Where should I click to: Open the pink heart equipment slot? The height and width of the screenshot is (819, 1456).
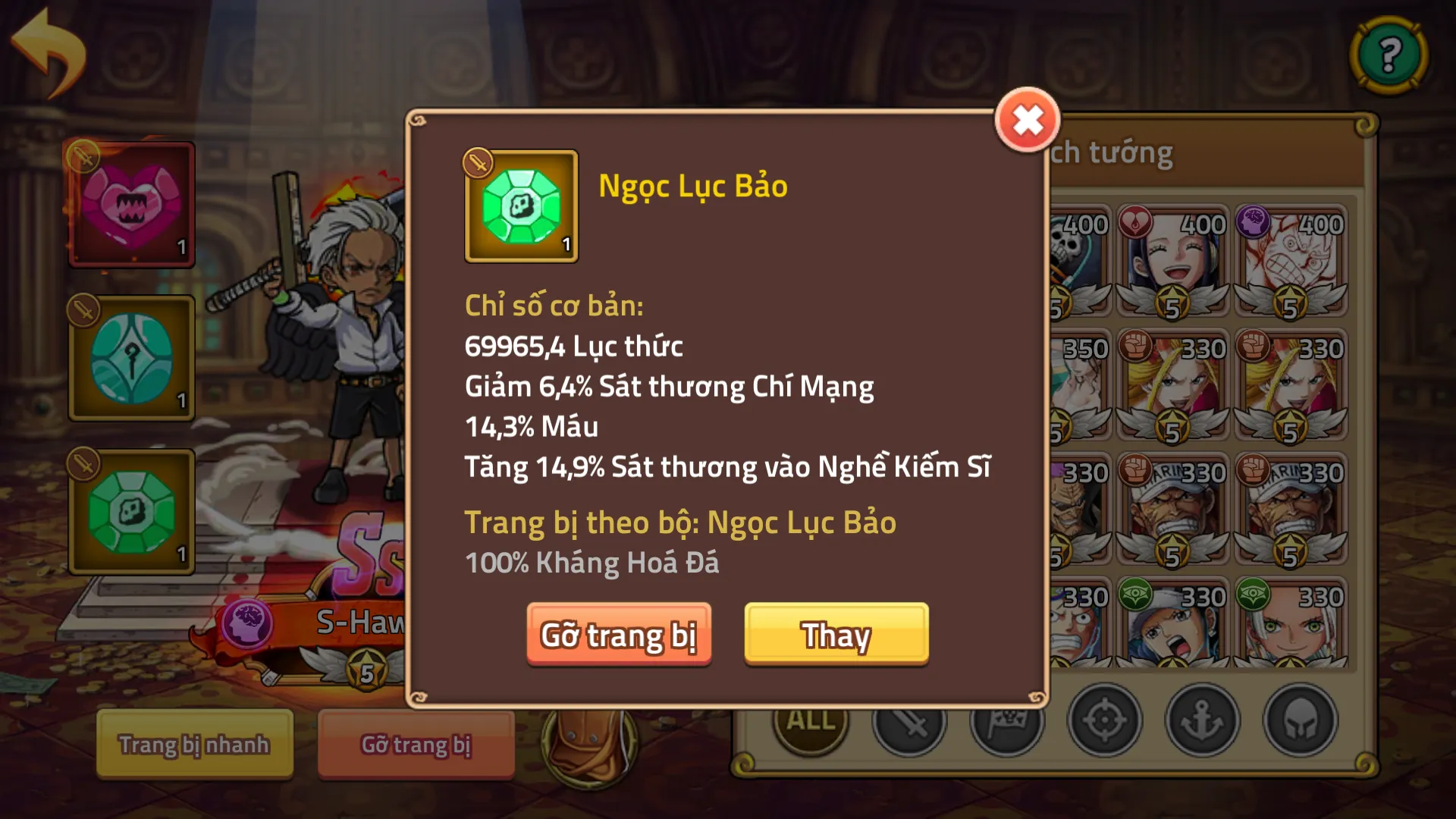point(130,205)
